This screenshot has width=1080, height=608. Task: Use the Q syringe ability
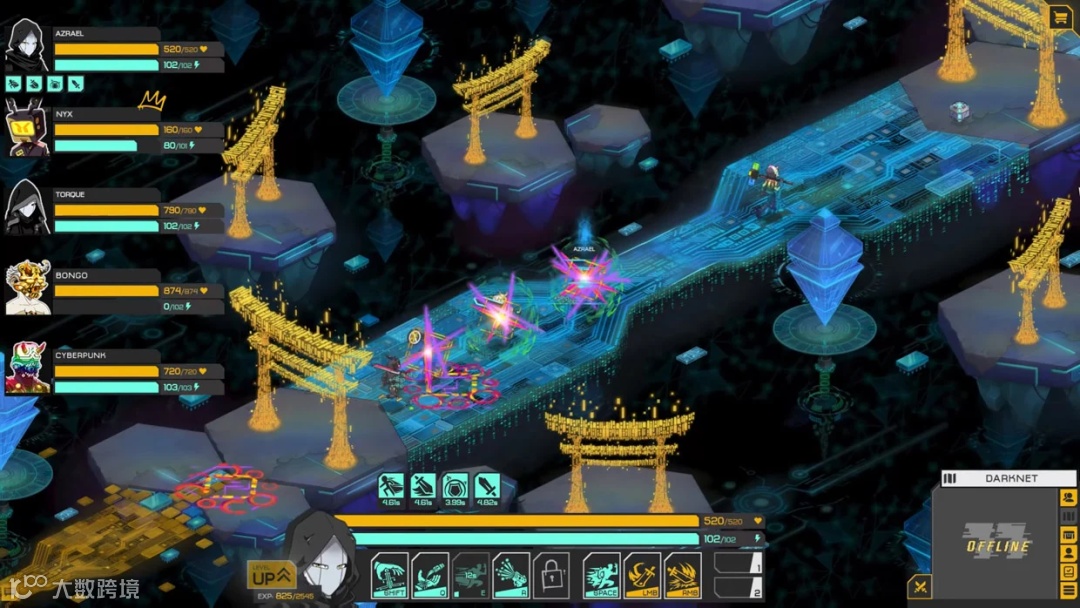point(430,576)
